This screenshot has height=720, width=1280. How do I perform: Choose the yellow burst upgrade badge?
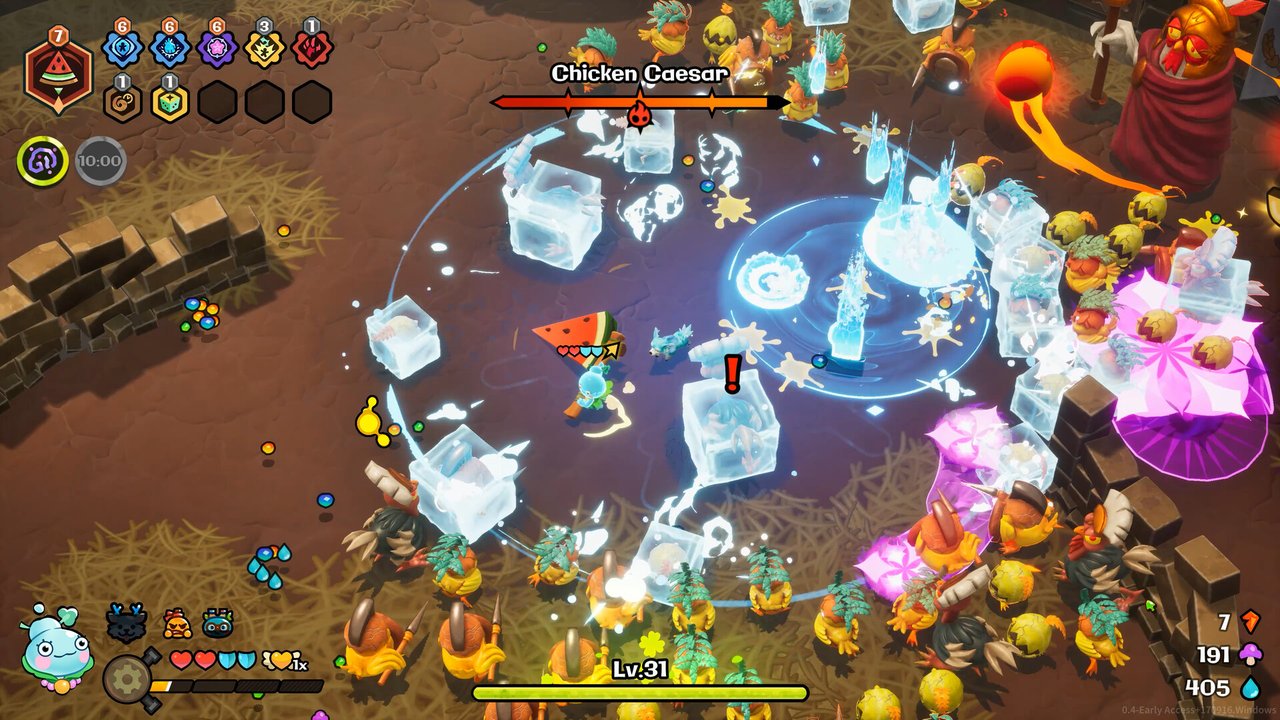[265, 48]
